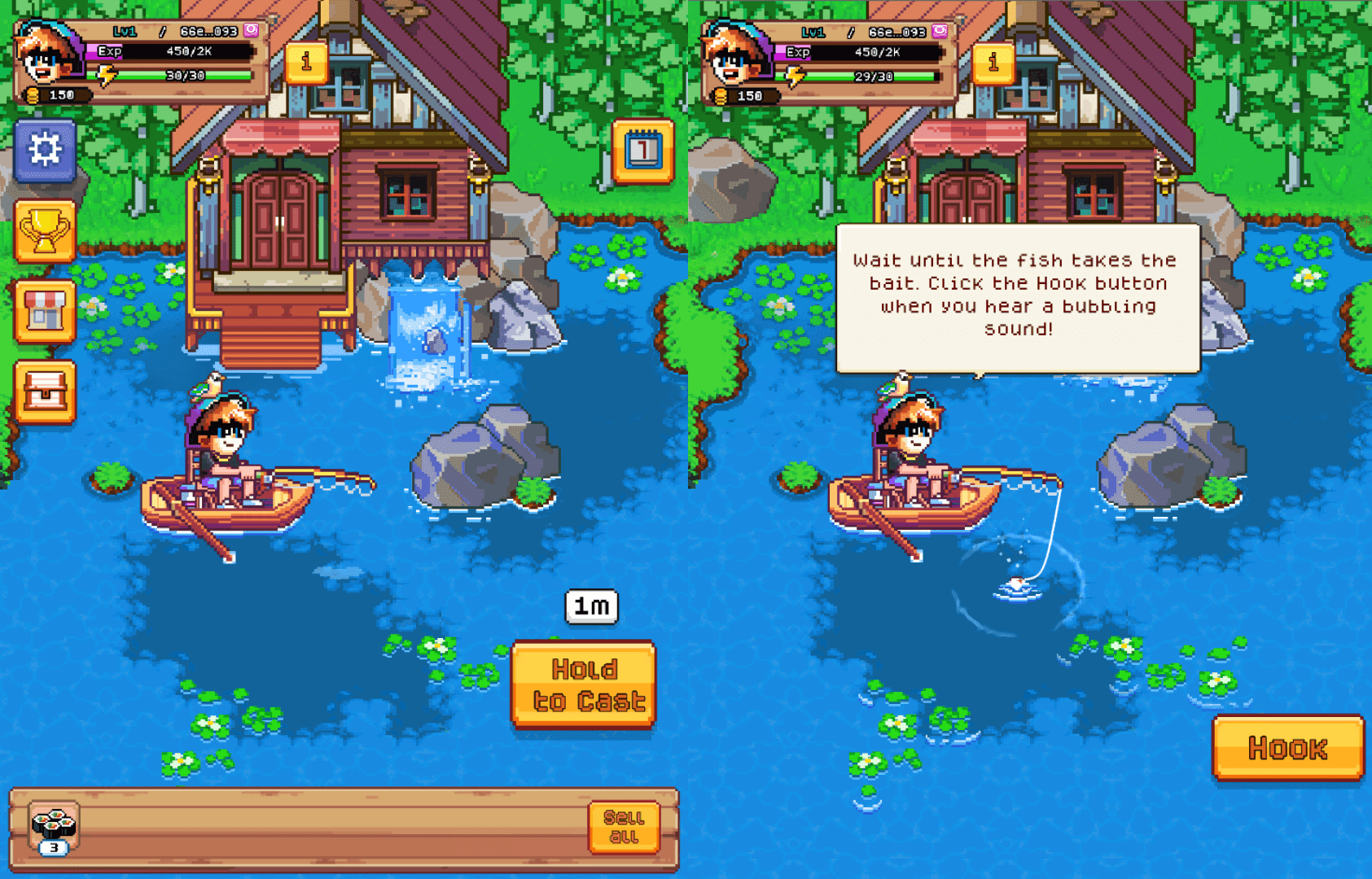This screenshot has width=1372, height=879.
Task: Open the treasure Chest inventory icon
Action: point(44,393)
